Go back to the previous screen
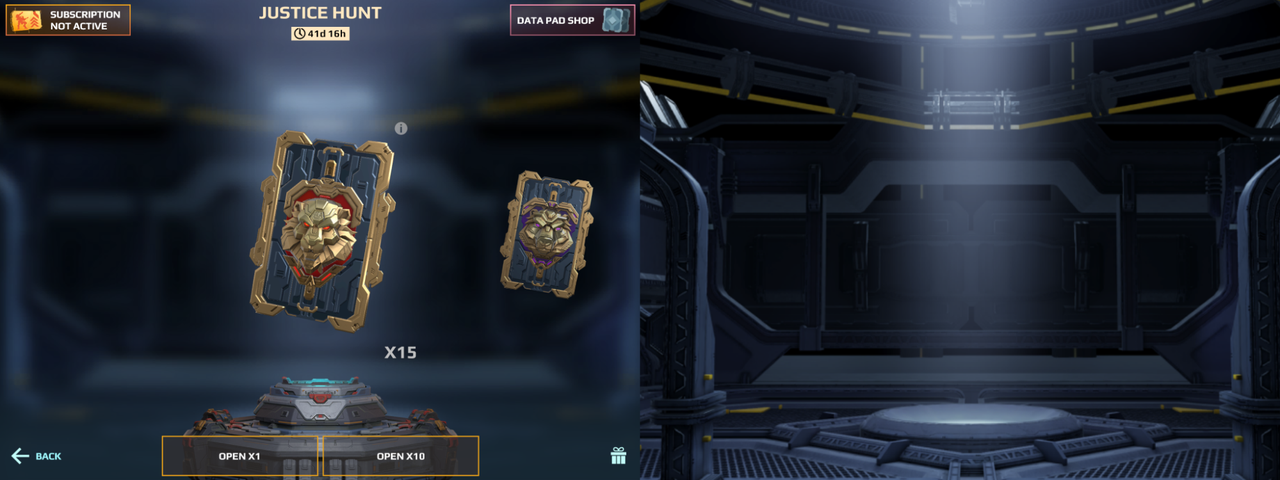The height and width of the screenshot is (480, 1280). [x=36, y=456]
